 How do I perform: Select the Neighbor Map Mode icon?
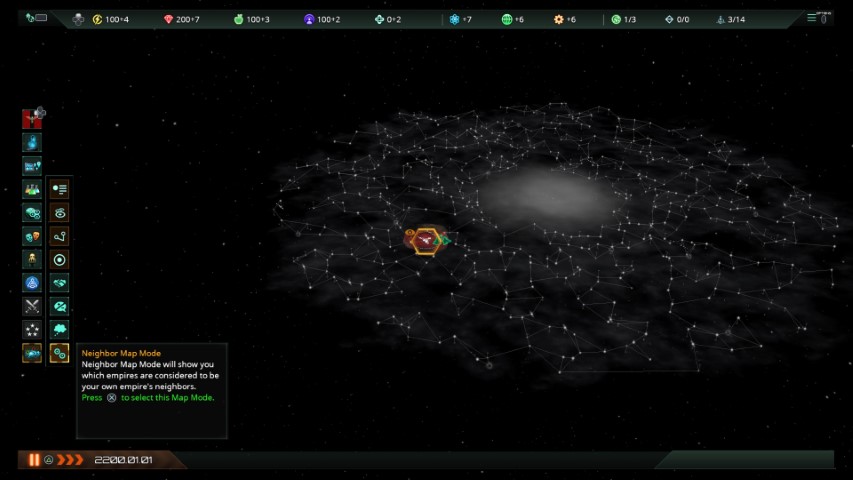[x=59, y=352]
